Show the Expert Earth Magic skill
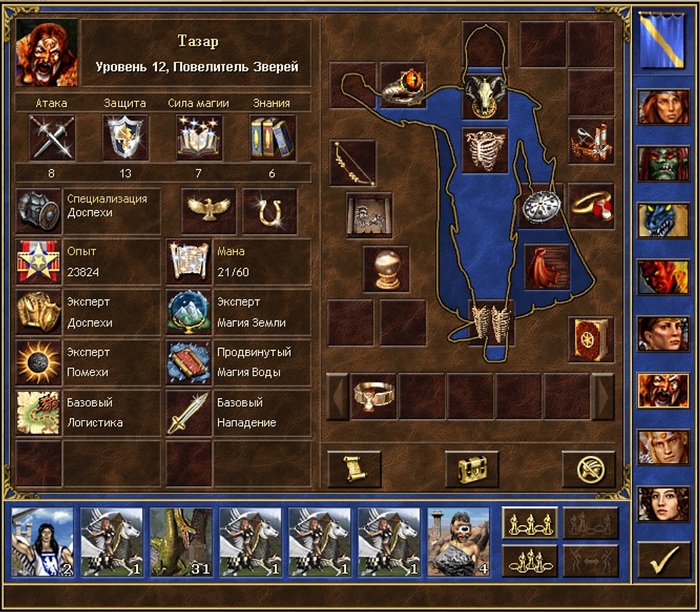 tap(186, 310)
